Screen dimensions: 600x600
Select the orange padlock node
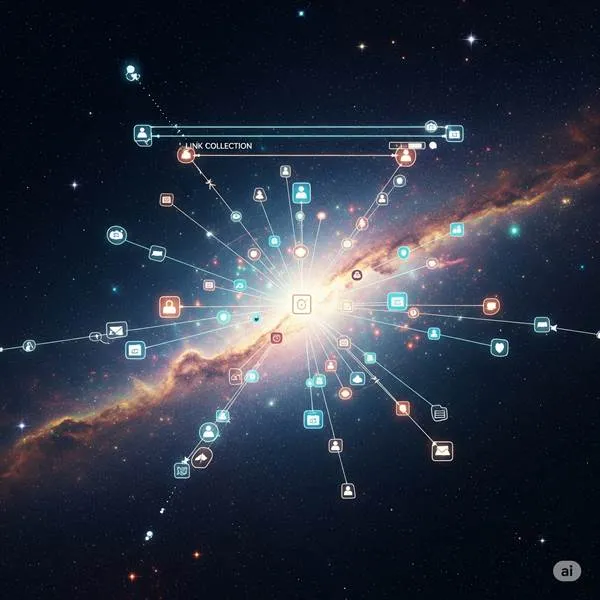[x=169, y=307]
